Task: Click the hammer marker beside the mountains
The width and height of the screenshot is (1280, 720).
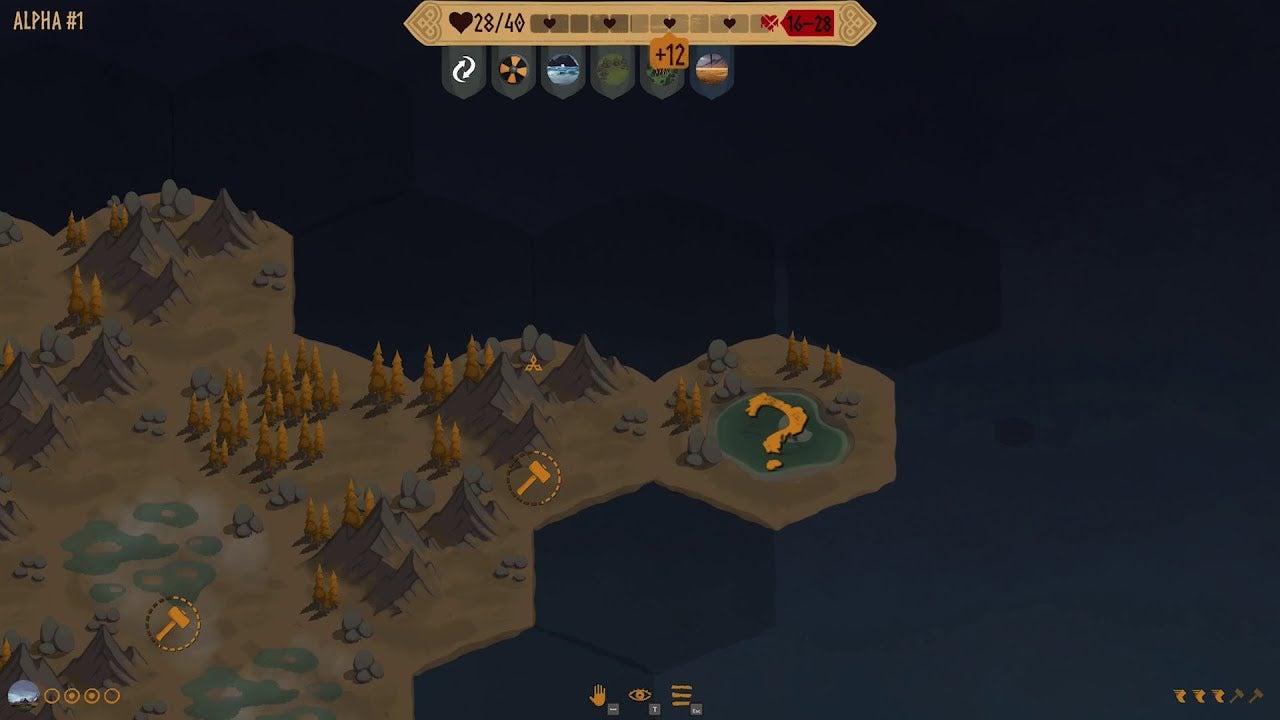Action: point(534,478)
